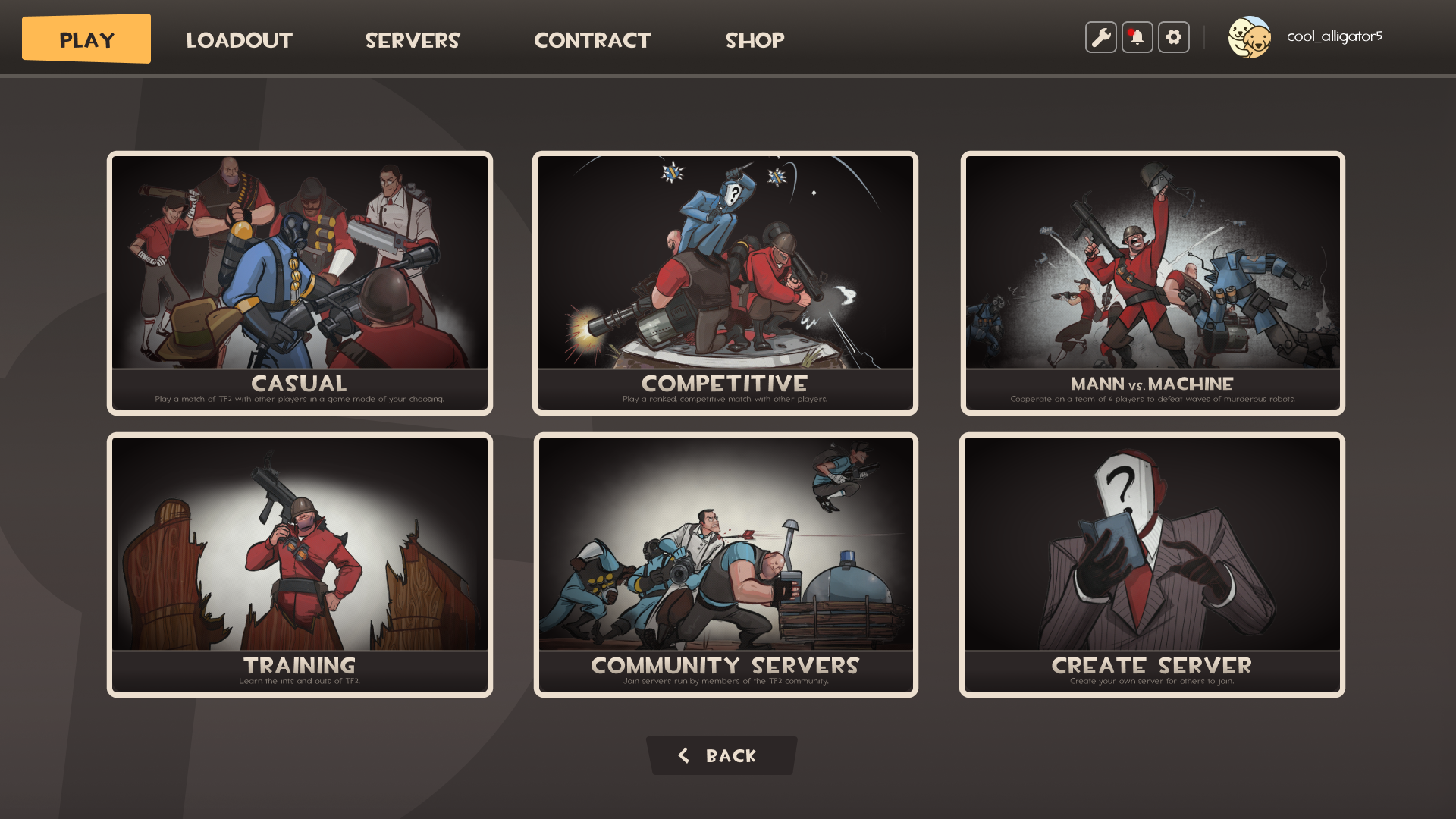Select the Casual game mode tile

299,282
